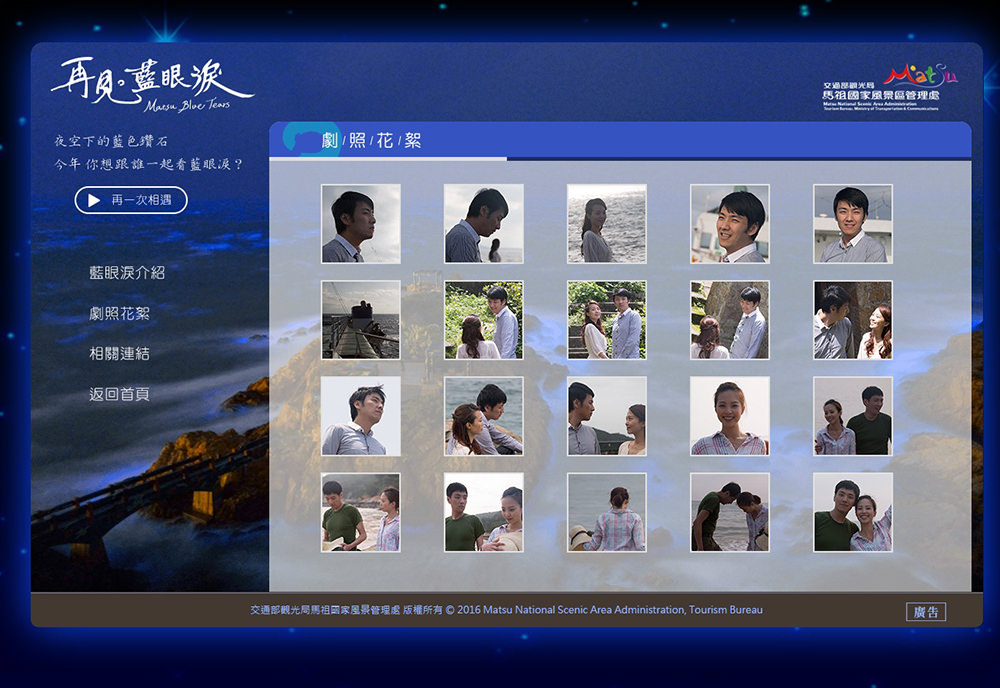Open the photo of woman seen from behind

point(607,512)
